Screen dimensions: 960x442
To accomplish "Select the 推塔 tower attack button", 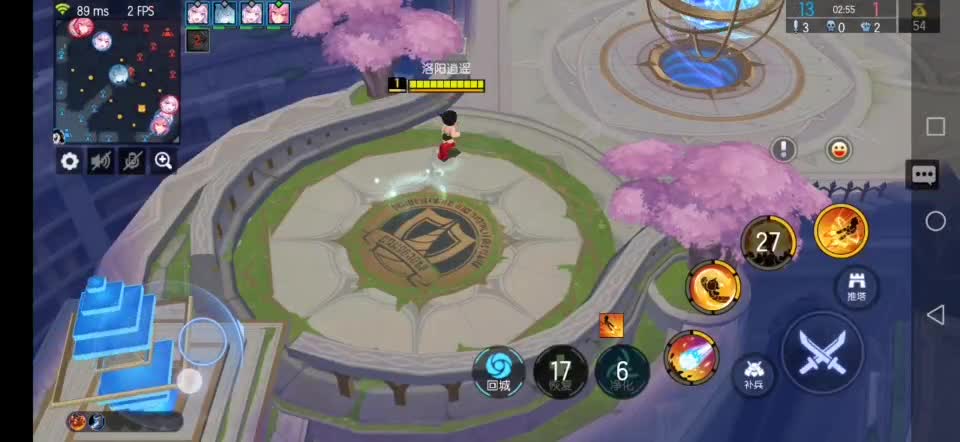I will (855, 286).
